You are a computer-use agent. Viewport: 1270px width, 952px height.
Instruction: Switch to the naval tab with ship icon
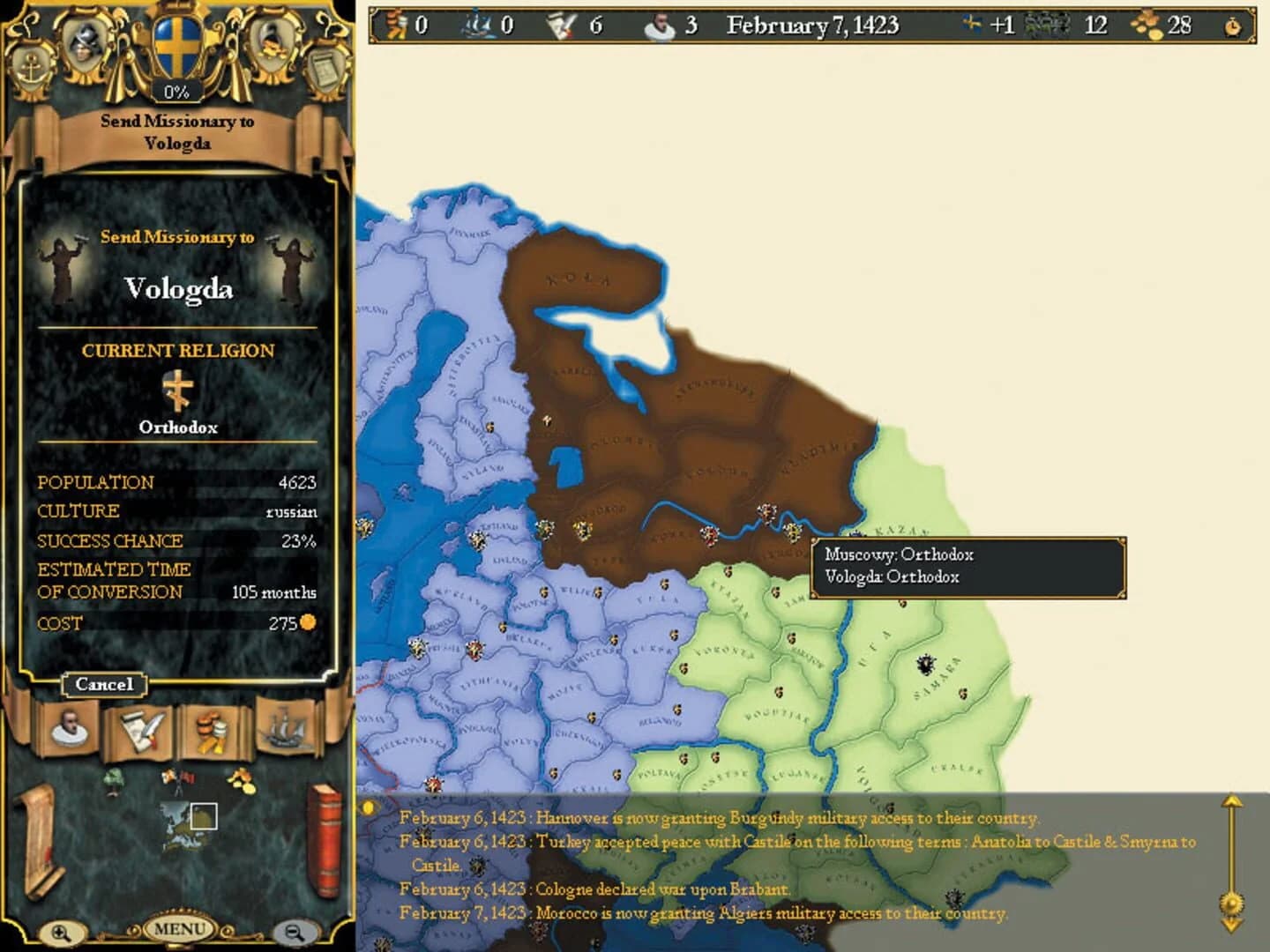(x=284, y=728)
